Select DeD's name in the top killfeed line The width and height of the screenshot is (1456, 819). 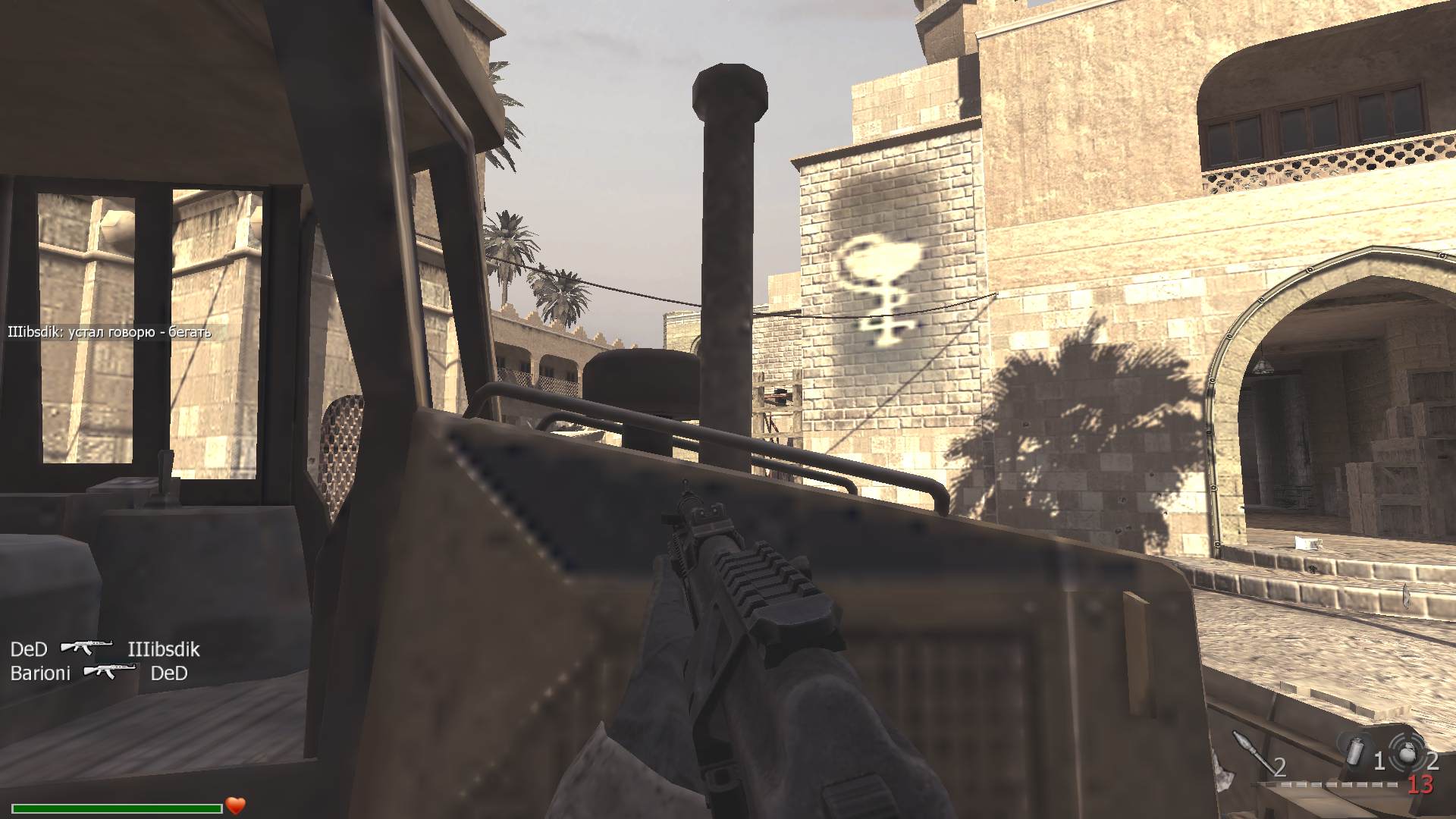pyautogui.click(x=29, y=649)
